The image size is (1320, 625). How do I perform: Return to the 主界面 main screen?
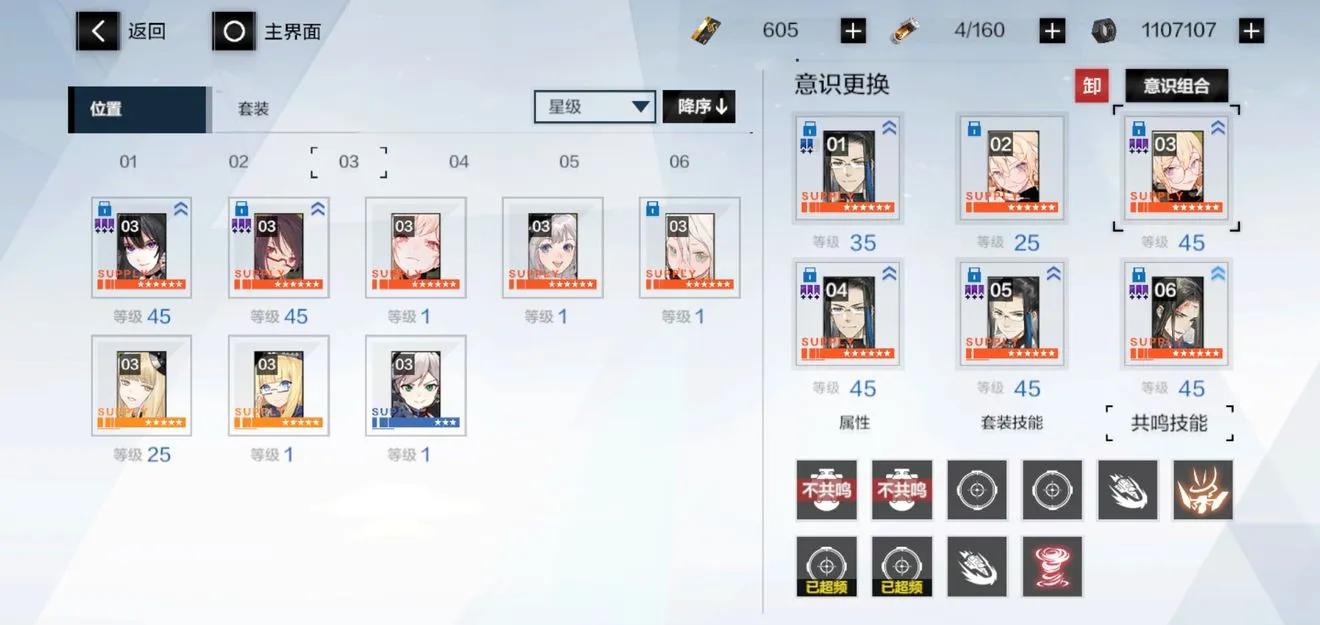pyautogui.click(x=267, y=31)
